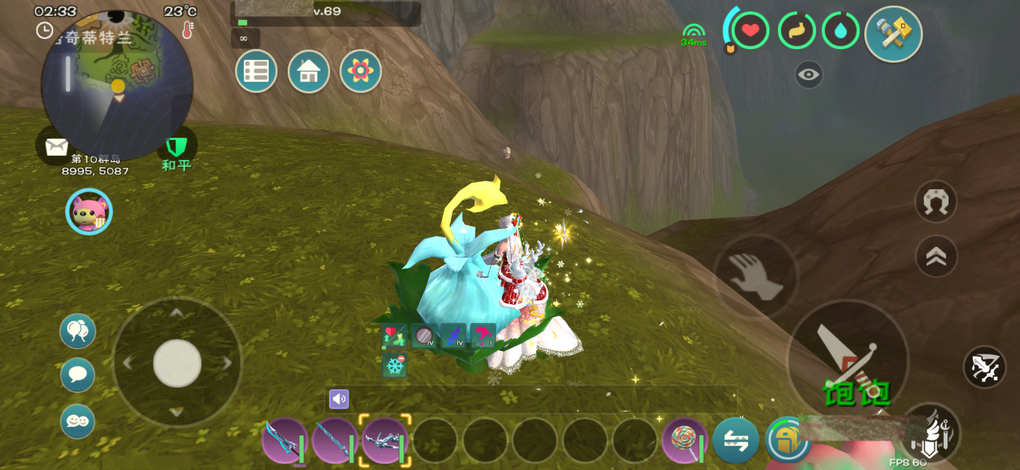The height and width of the screenshot is (470, 1020).
Task: Open the backpack inventory button
Action: click(787, 440)
